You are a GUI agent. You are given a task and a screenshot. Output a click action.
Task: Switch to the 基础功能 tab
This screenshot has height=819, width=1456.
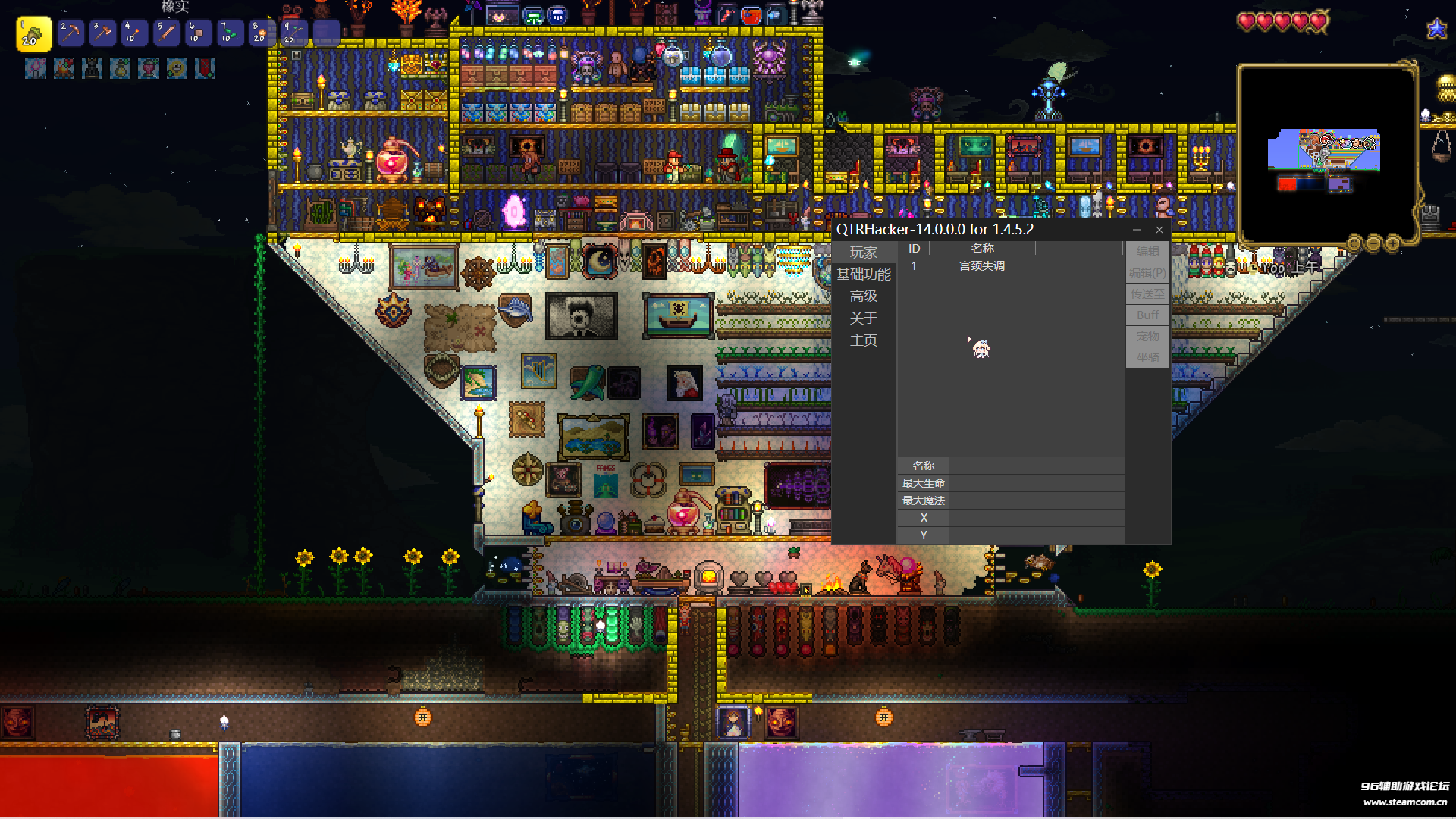(x=863, y=275)
